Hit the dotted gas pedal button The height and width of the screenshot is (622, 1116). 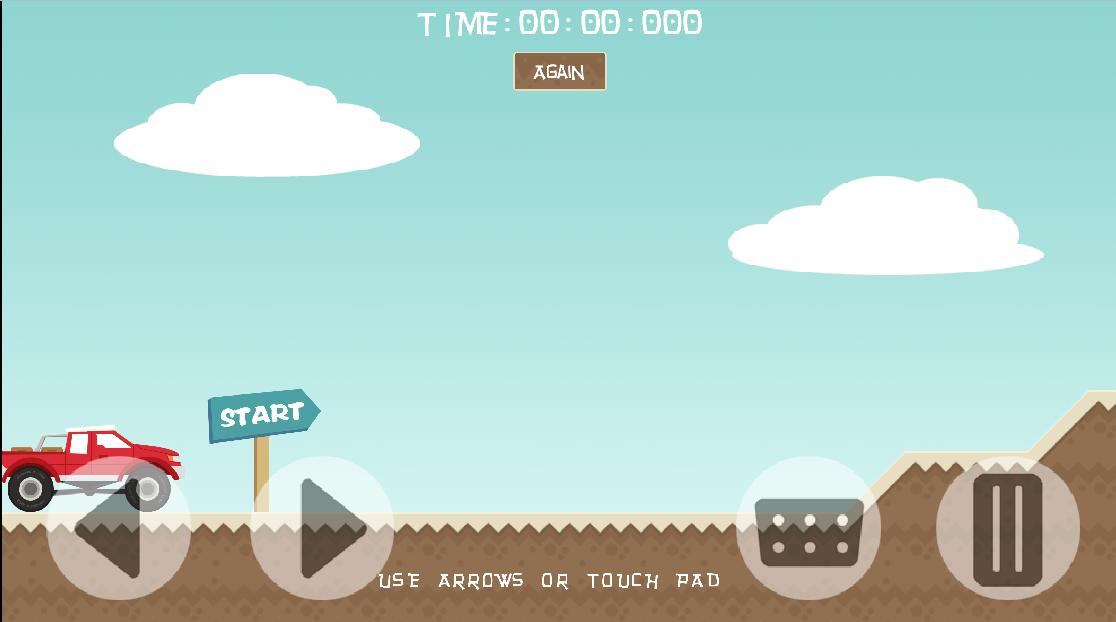808,530
